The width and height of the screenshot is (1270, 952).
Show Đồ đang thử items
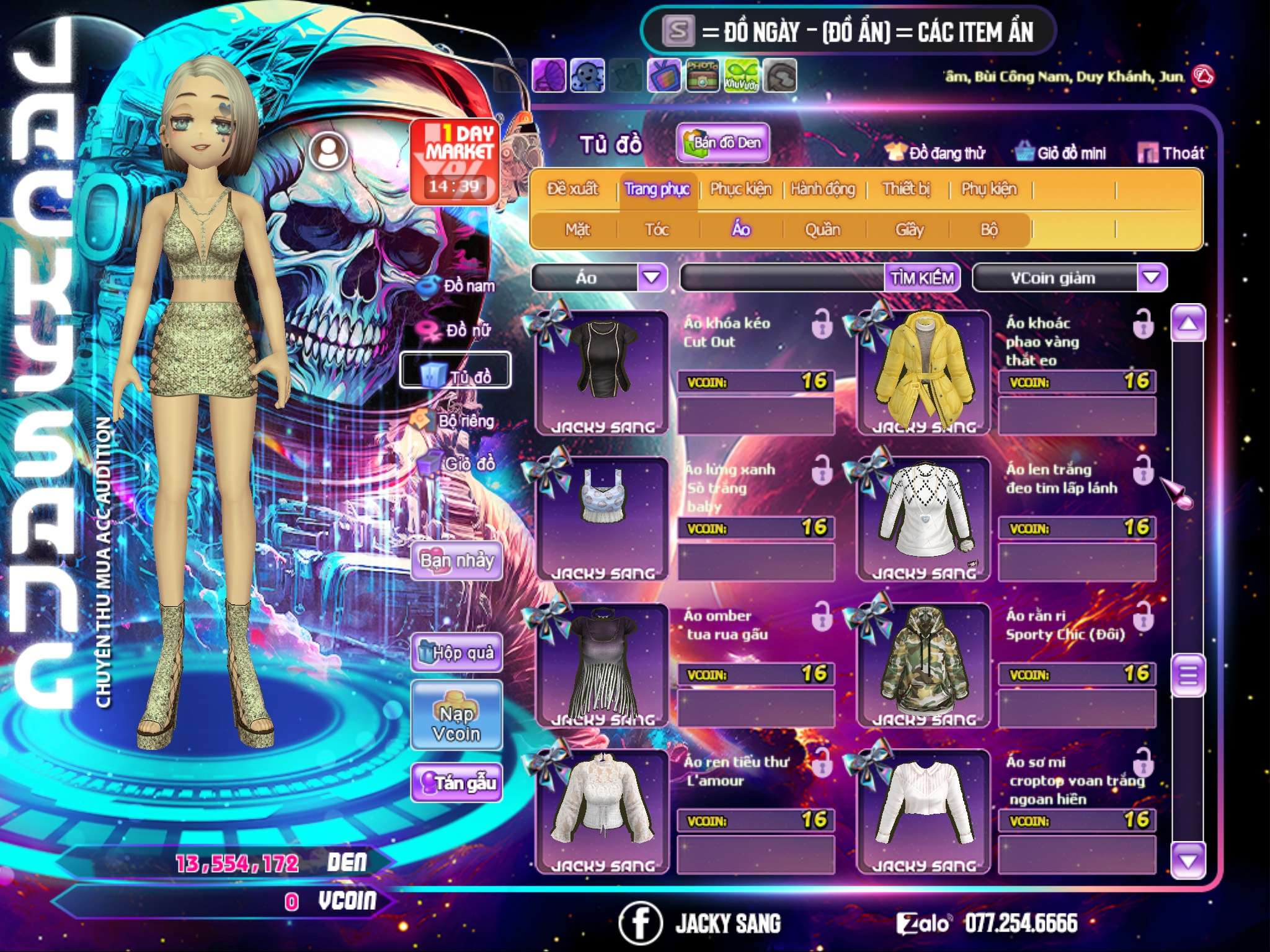click(935, 153)
